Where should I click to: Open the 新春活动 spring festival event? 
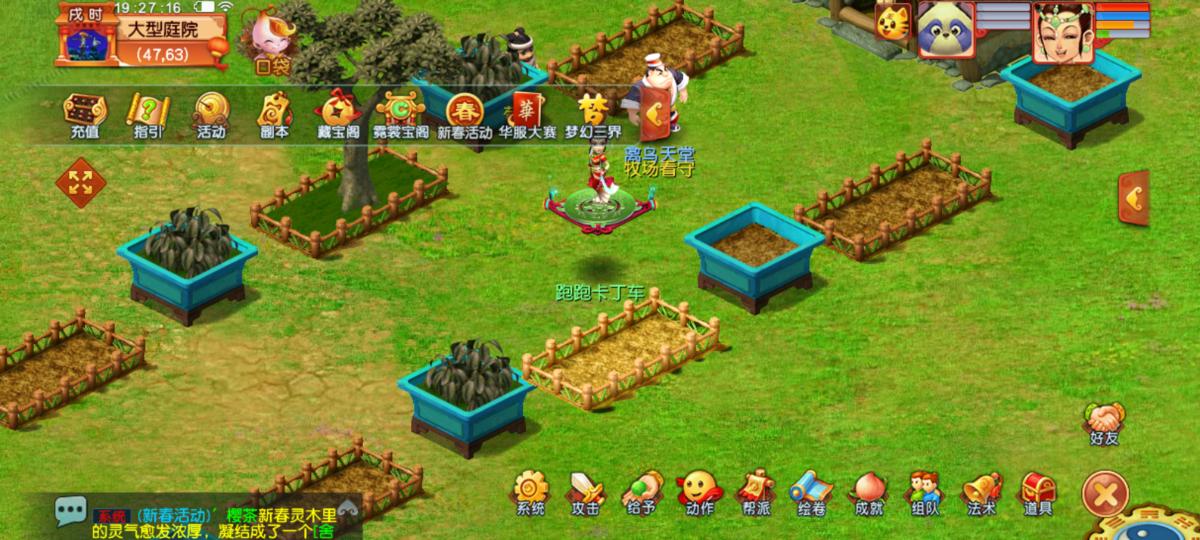click(465, 113)
